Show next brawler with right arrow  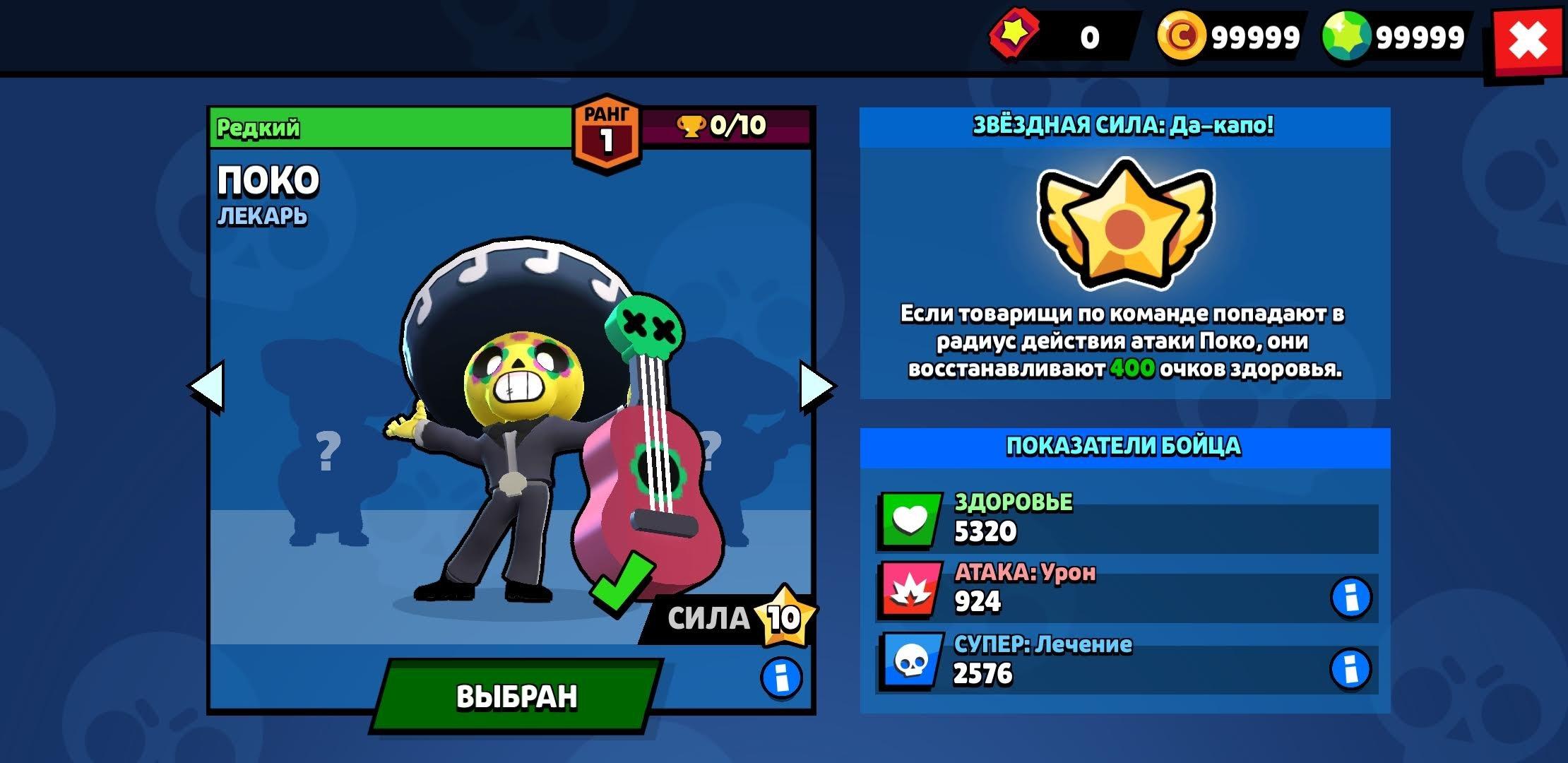pos(816,386)
